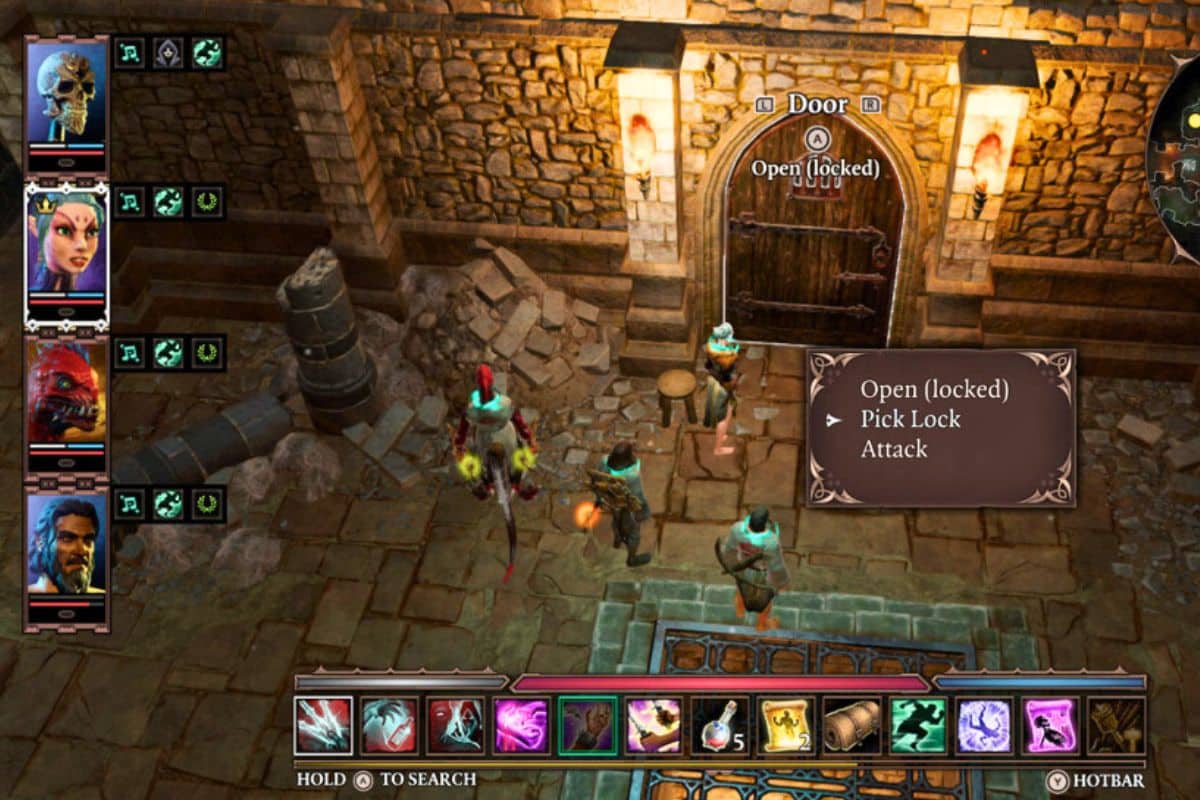Select the bedroll item in the hotbar
This screenshot has width=1200, height=800.
coord(852,725)
